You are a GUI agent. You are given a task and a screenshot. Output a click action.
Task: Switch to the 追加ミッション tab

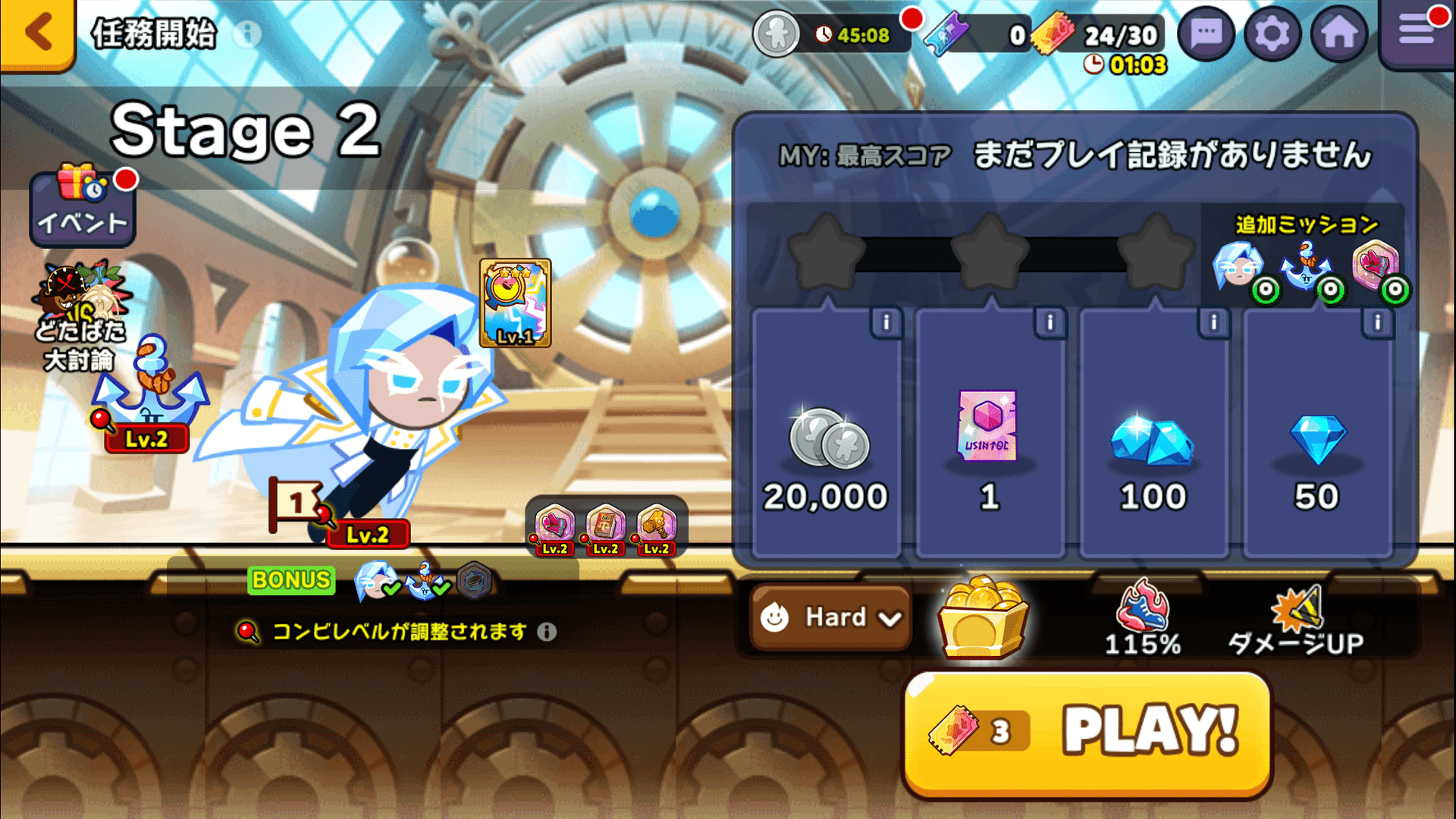tap(1306, 224)
